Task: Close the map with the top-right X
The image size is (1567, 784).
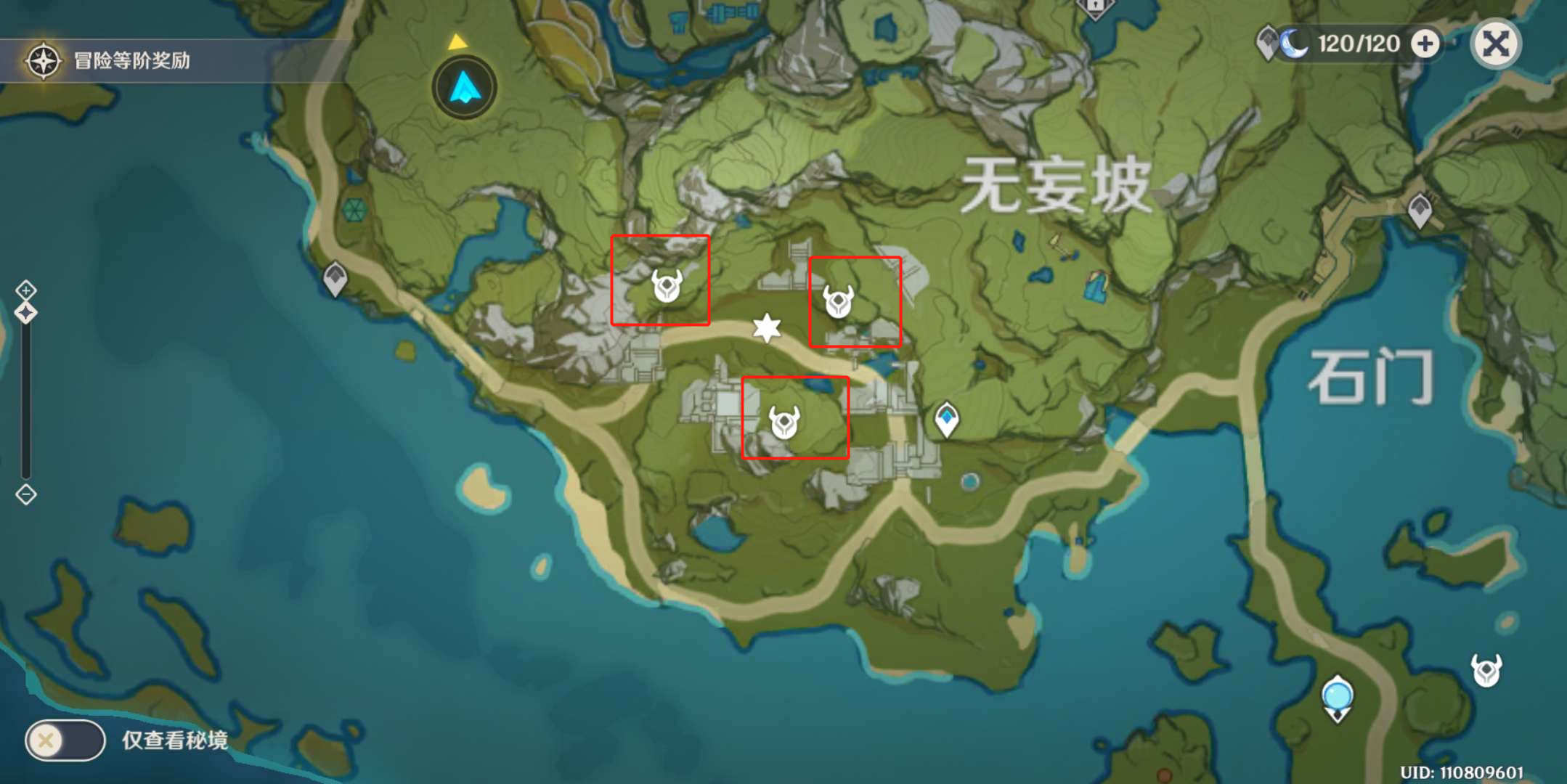Action: 1495,44
